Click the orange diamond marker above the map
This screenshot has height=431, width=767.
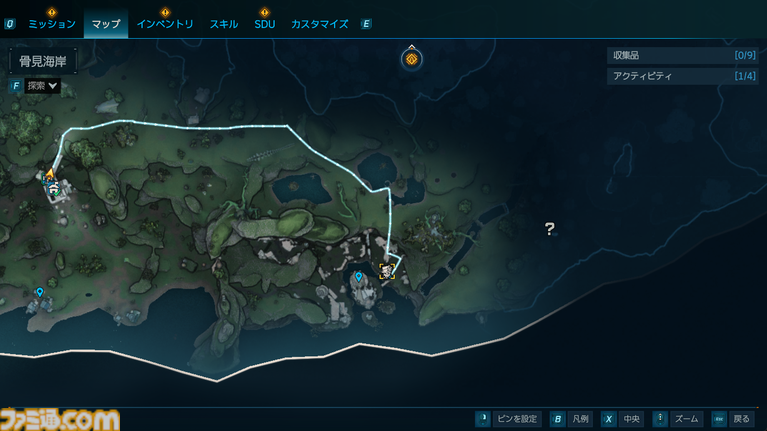[411, 59]
